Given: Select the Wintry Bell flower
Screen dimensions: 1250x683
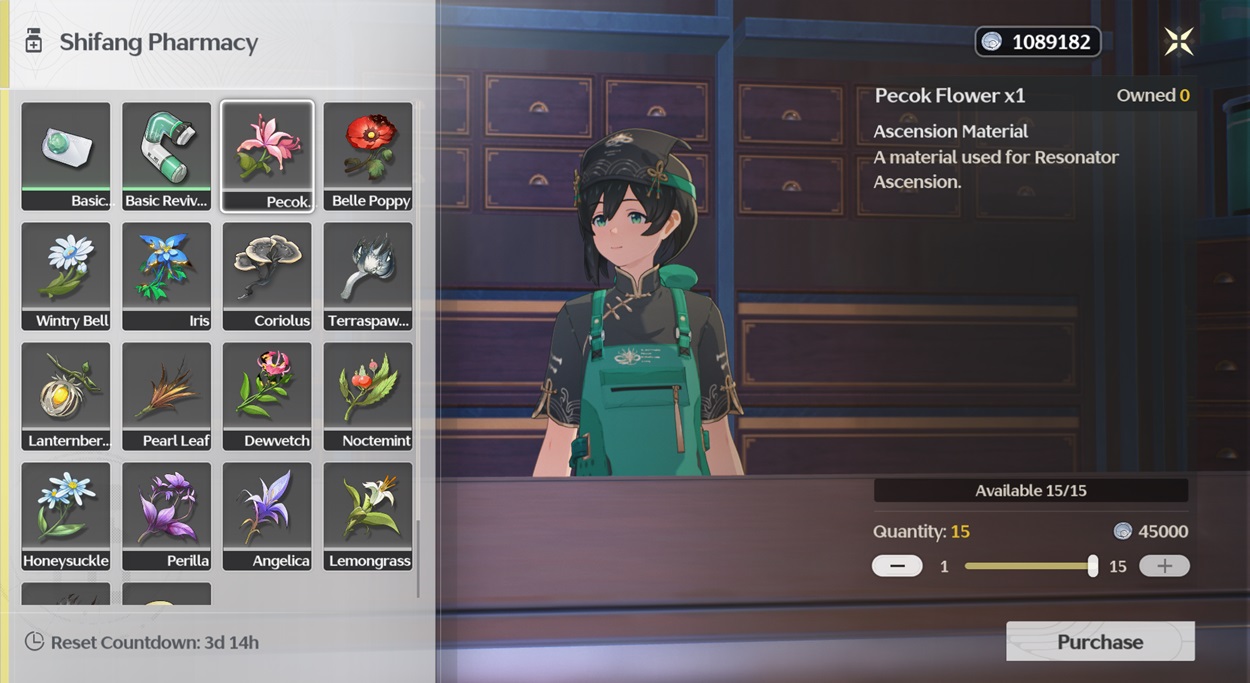Looking at the screenshot, I should [66, 275].
